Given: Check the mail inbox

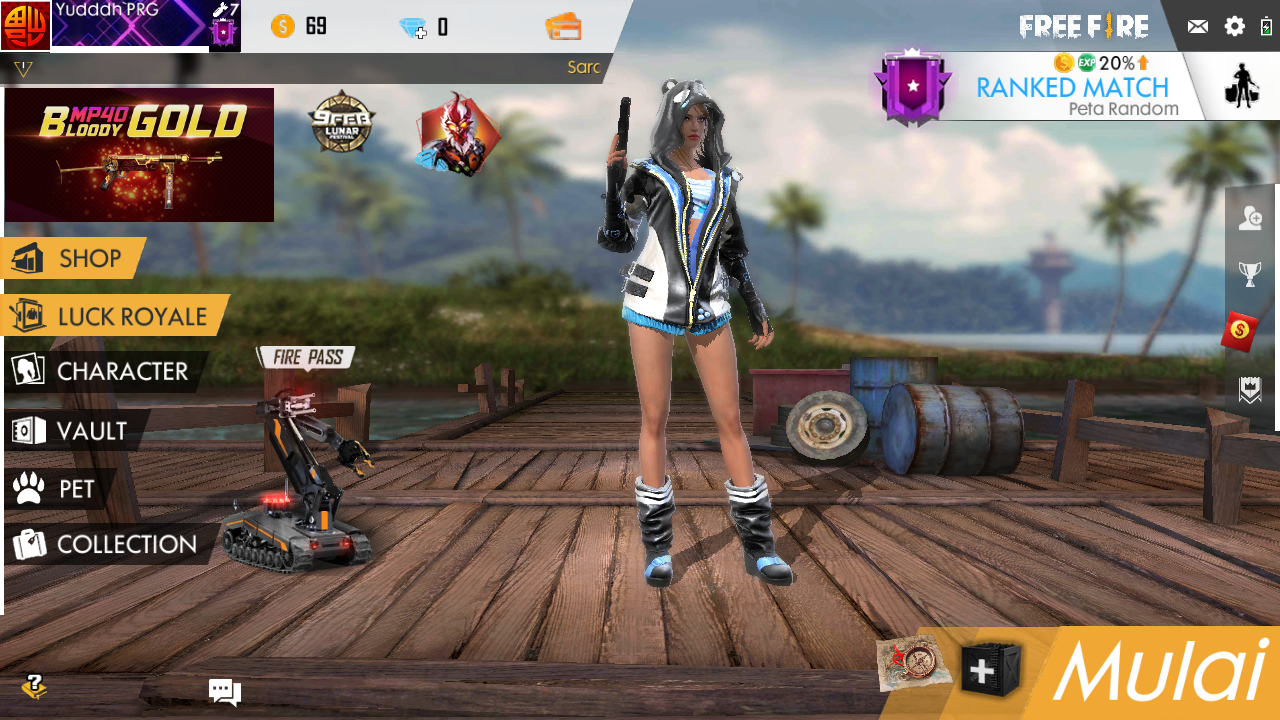Looking at the screenshot, I should tap(1197, 27).
